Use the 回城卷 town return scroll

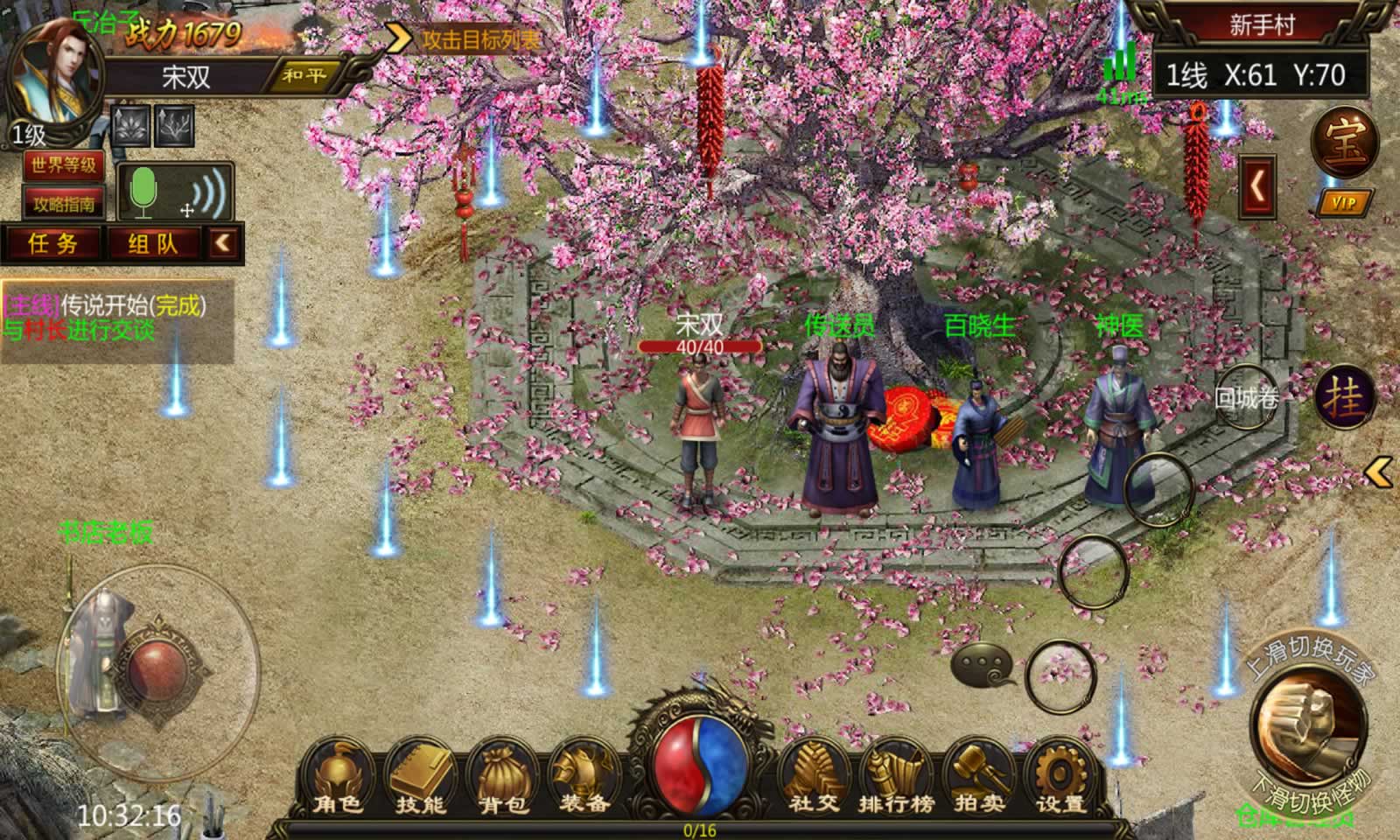pos(1247,399)
